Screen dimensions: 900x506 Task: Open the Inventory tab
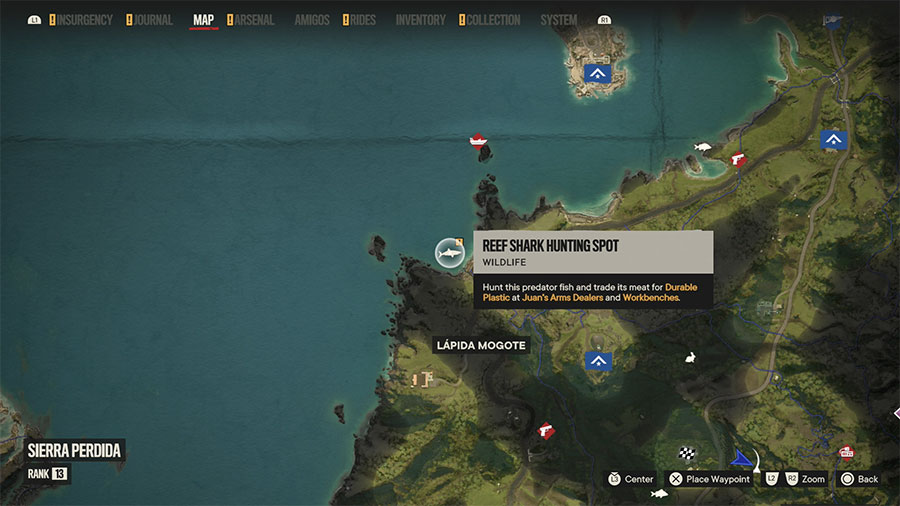pos(420,20)
